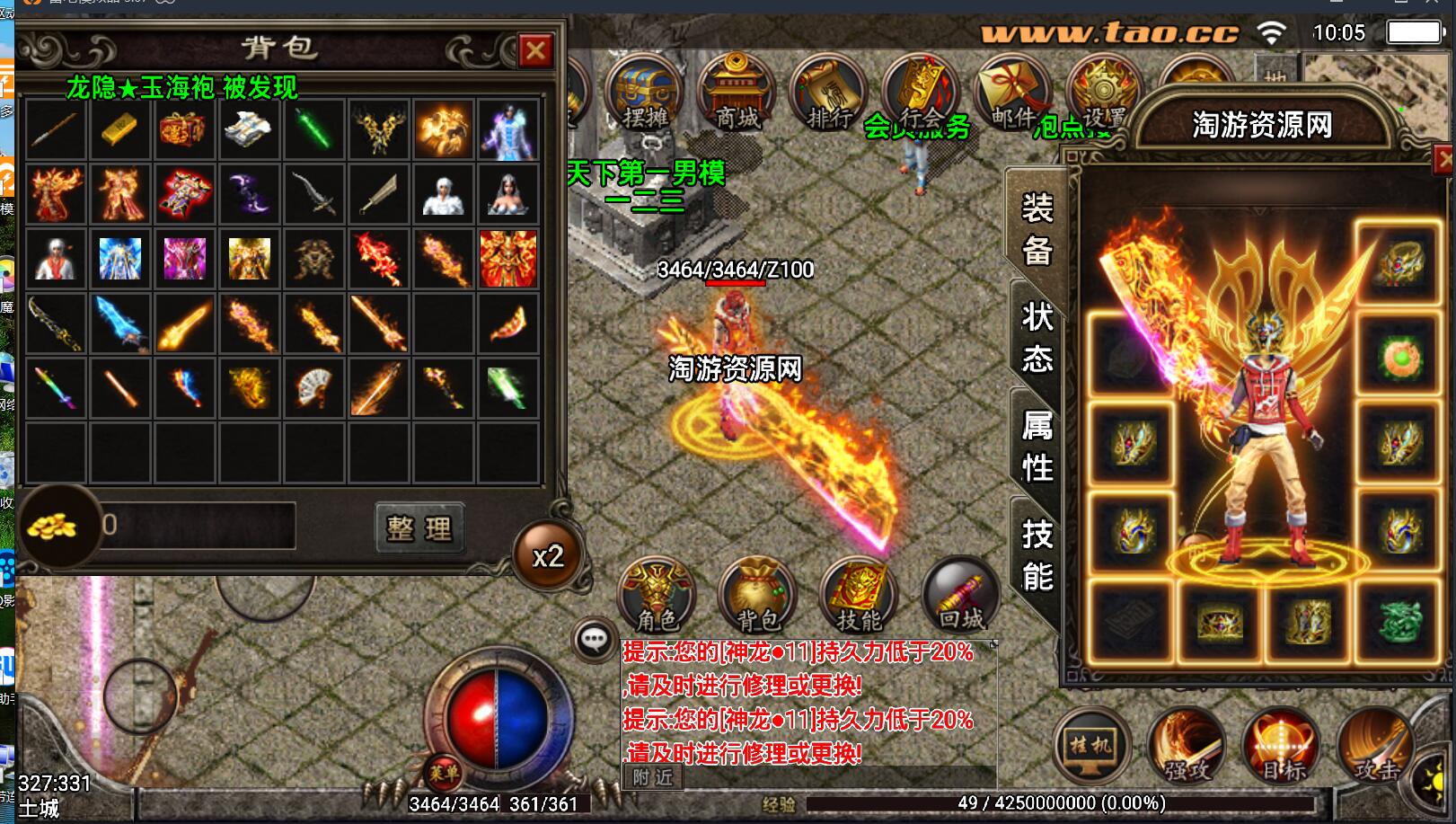The height and width of the screenshot is (824, 1456).
Task: Select the green jade dragon equipment slot
Action: [x=1399, y=622]
